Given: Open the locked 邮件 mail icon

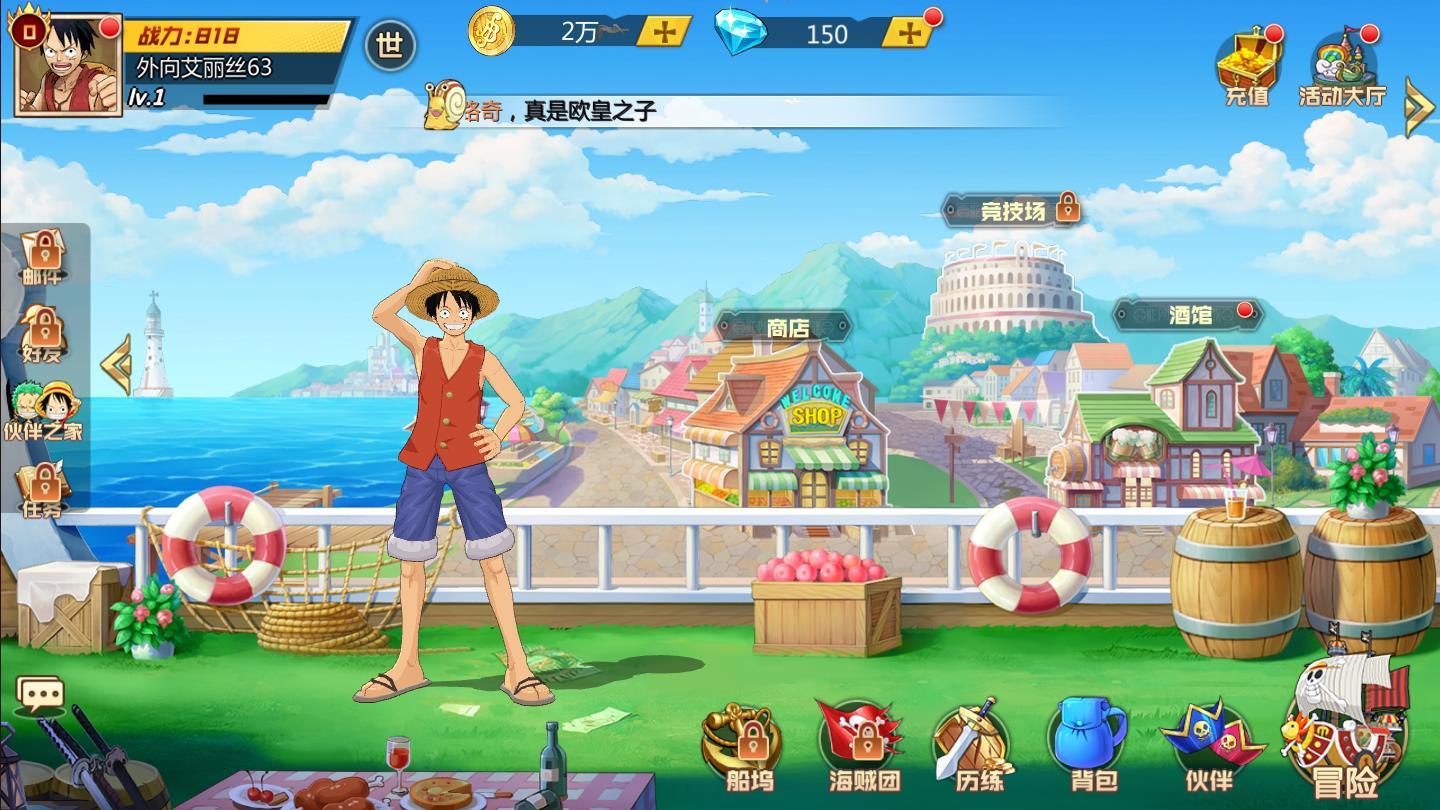Looking at the screenshot, I should click(x=42, y=256).
